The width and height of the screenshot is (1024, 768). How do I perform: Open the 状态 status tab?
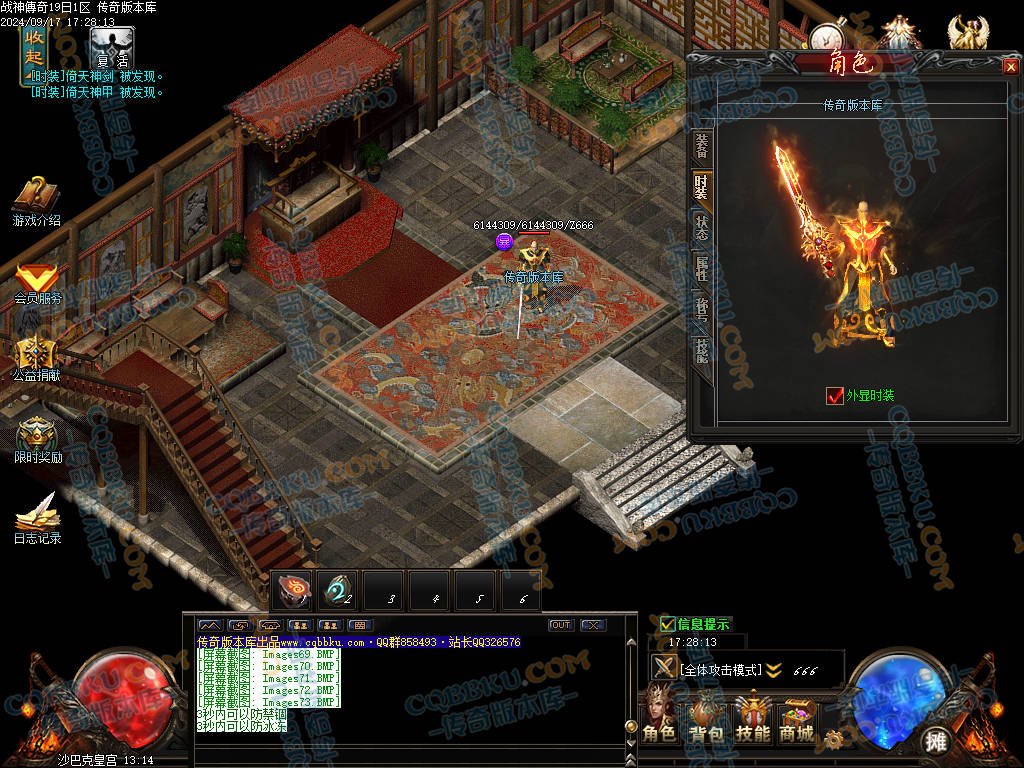tap(702, 226)
